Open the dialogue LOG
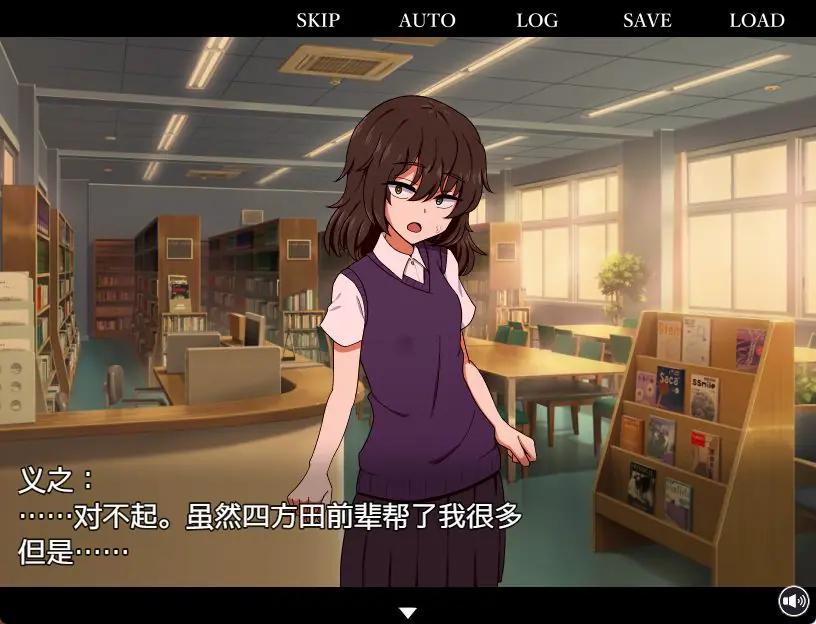This screenshot has height=624, width=816. (538, 20)
